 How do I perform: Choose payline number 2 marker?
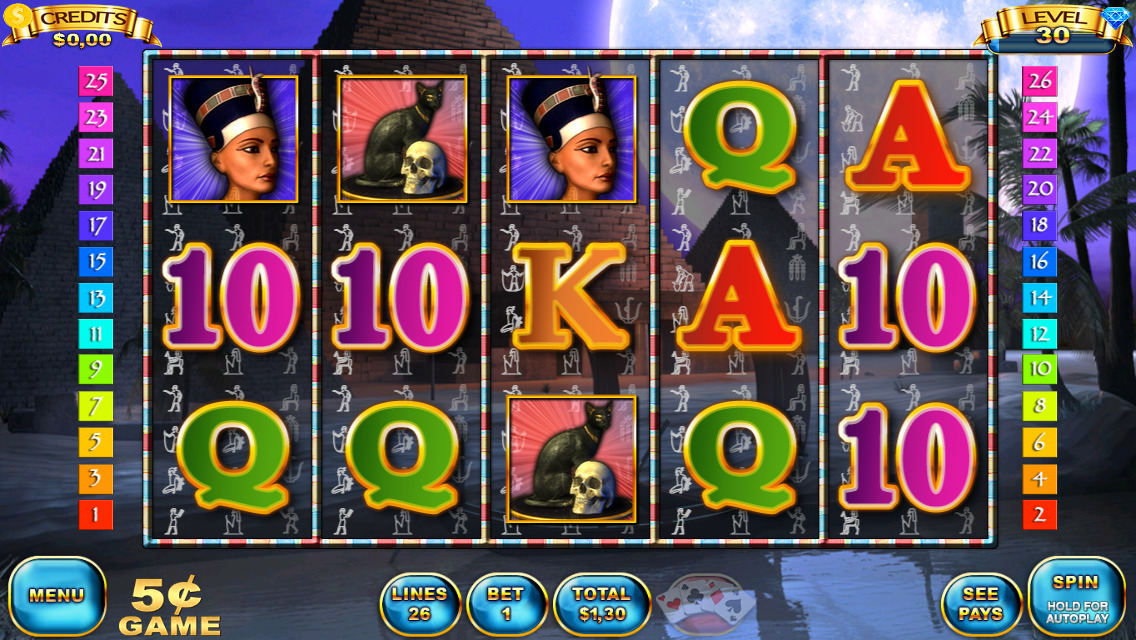coord(1040,515)
